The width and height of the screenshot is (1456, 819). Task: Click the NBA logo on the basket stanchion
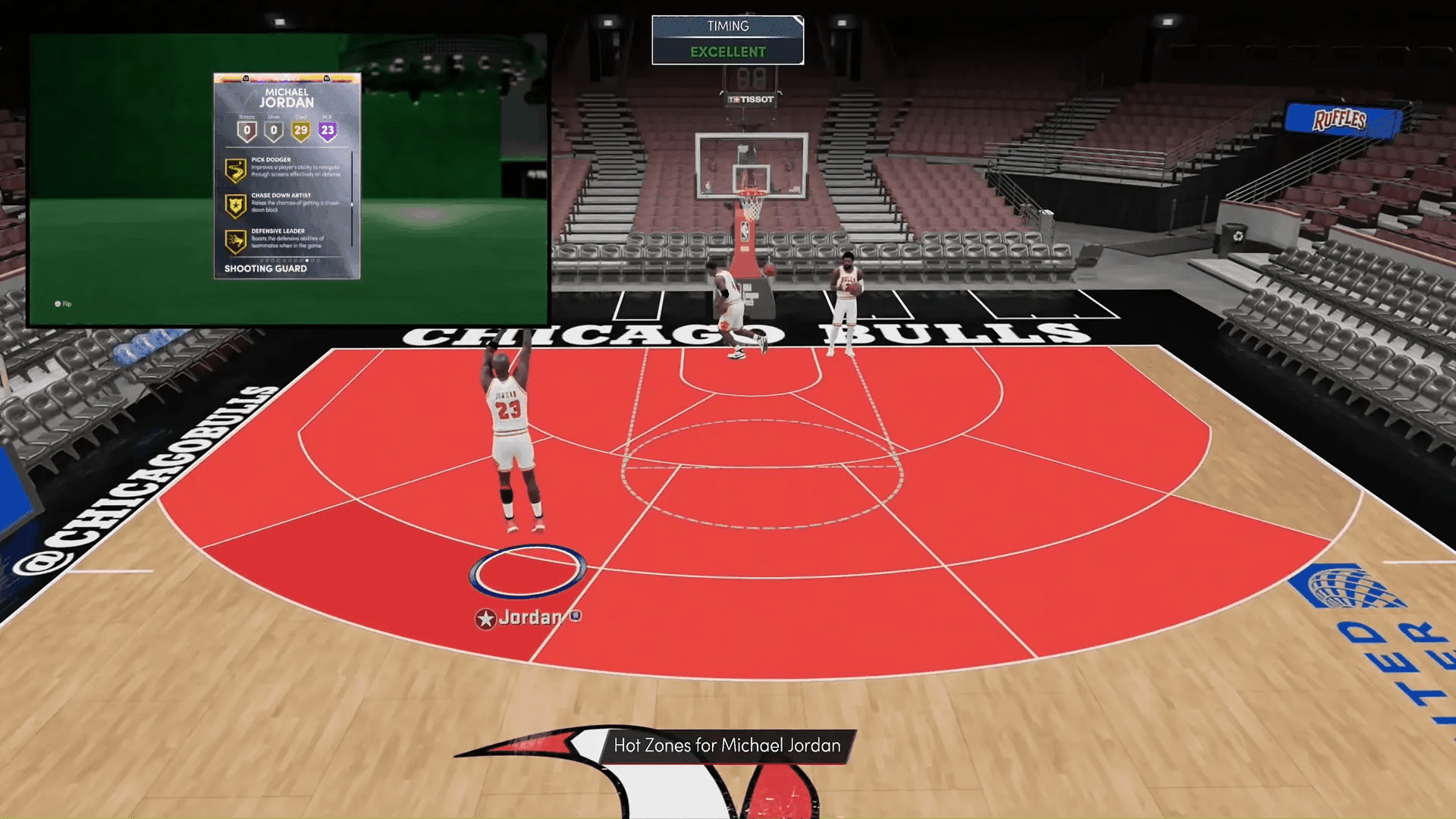[744, 231]
